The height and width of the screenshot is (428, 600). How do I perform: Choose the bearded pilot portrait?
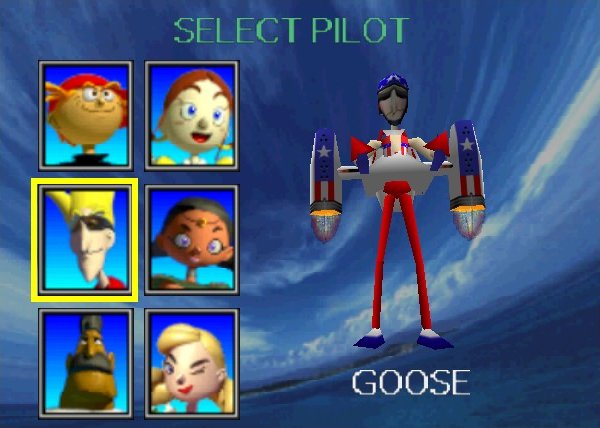point(85,362)
